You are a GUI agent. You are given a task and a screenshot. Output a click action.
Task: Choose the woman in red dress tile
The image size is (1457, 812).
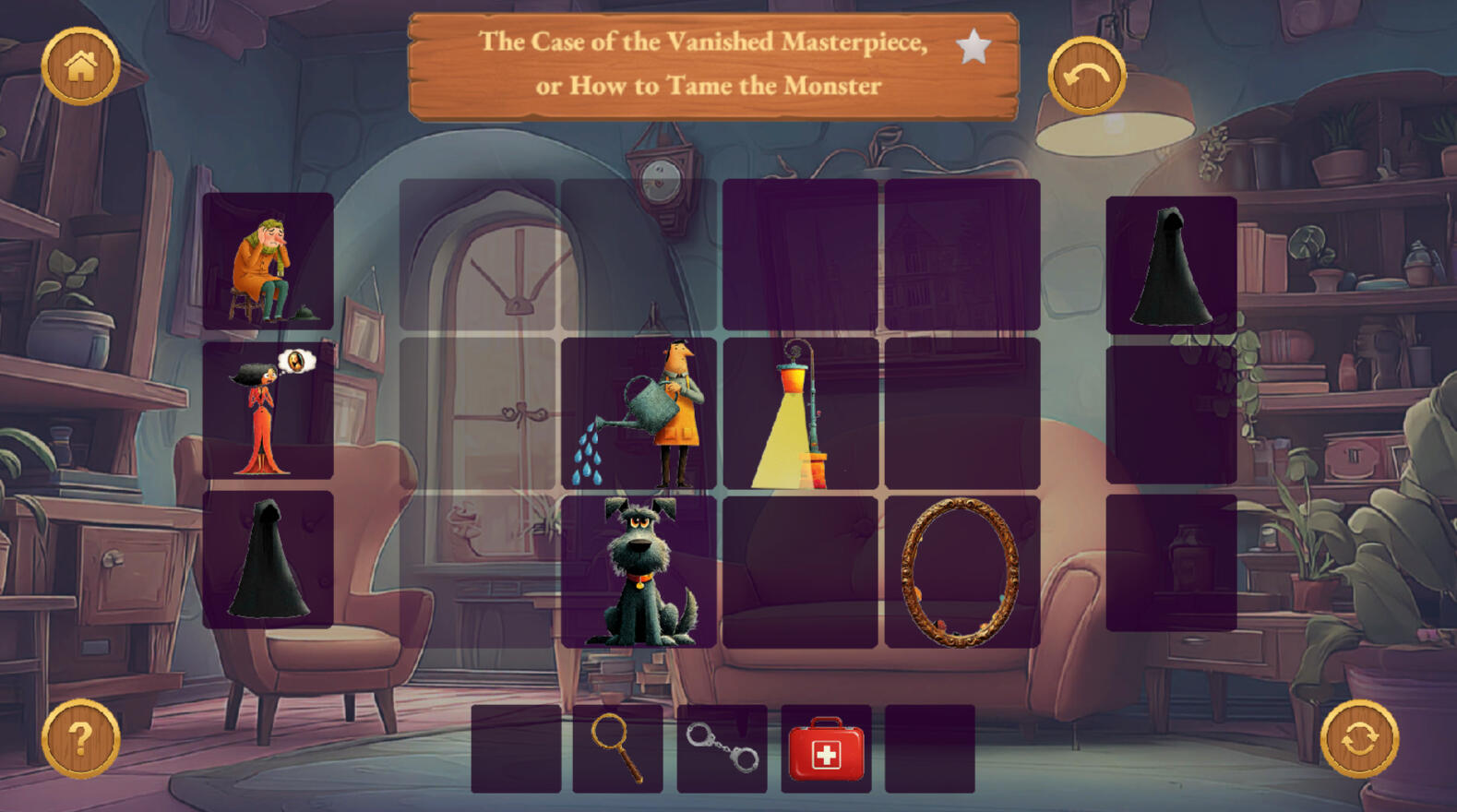coord(268,412)
